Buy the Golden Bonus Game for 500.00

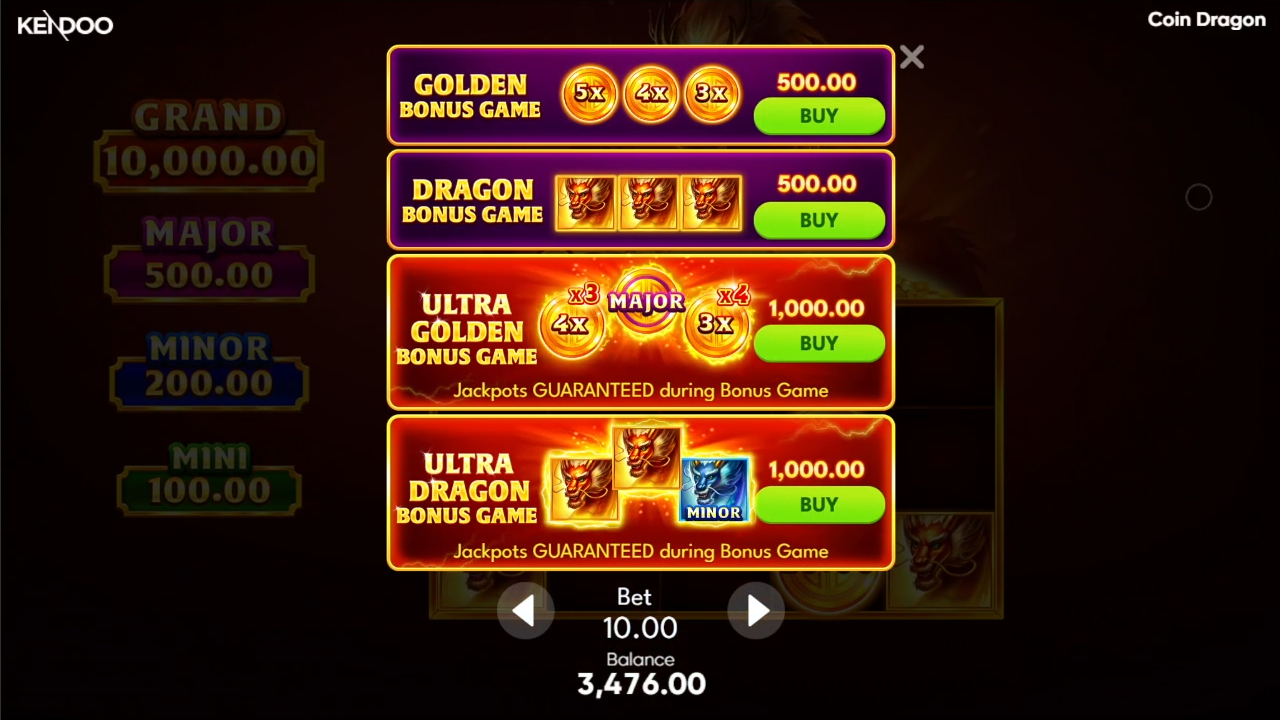point(819,116)
